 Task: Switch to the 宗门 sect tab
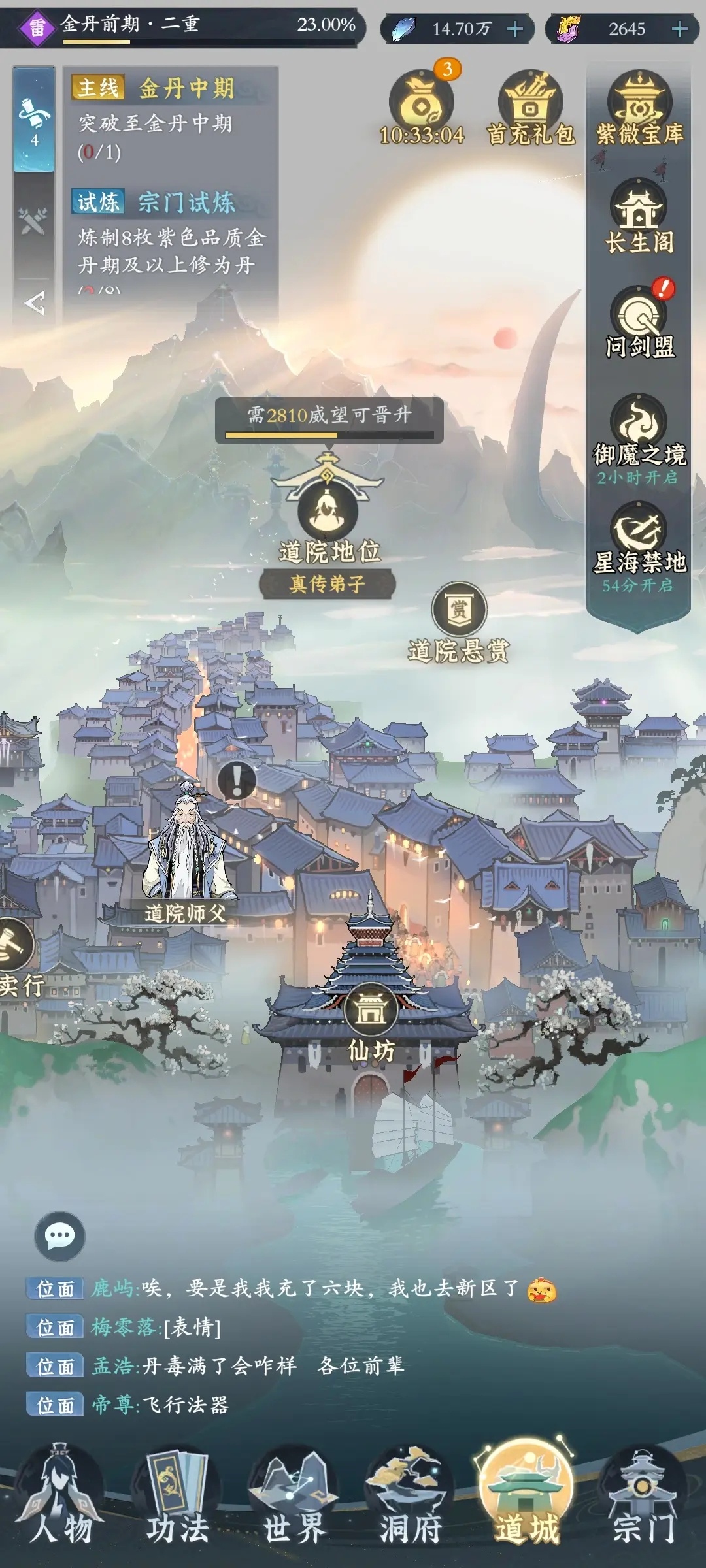point(643,1496)
